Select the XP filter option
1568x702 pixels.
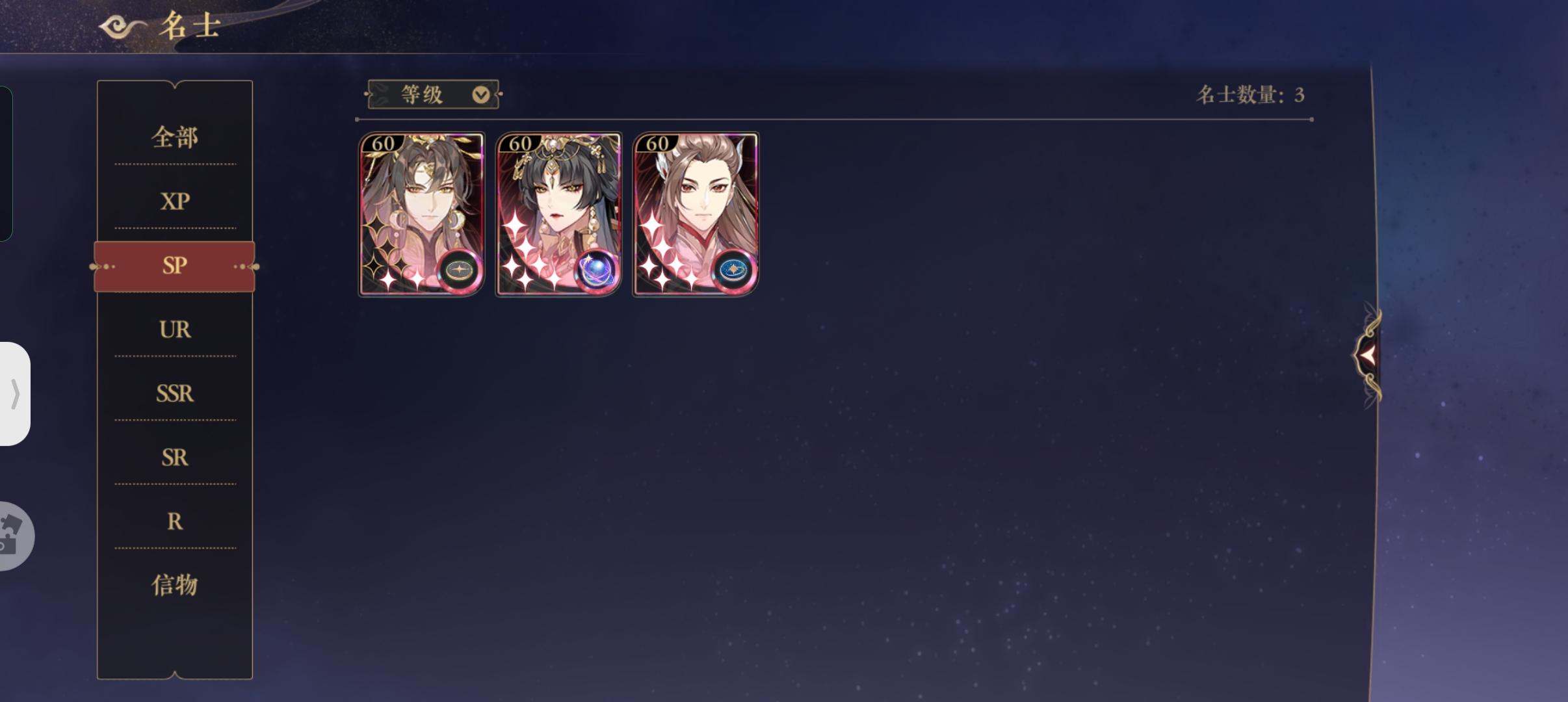point(174,201)
